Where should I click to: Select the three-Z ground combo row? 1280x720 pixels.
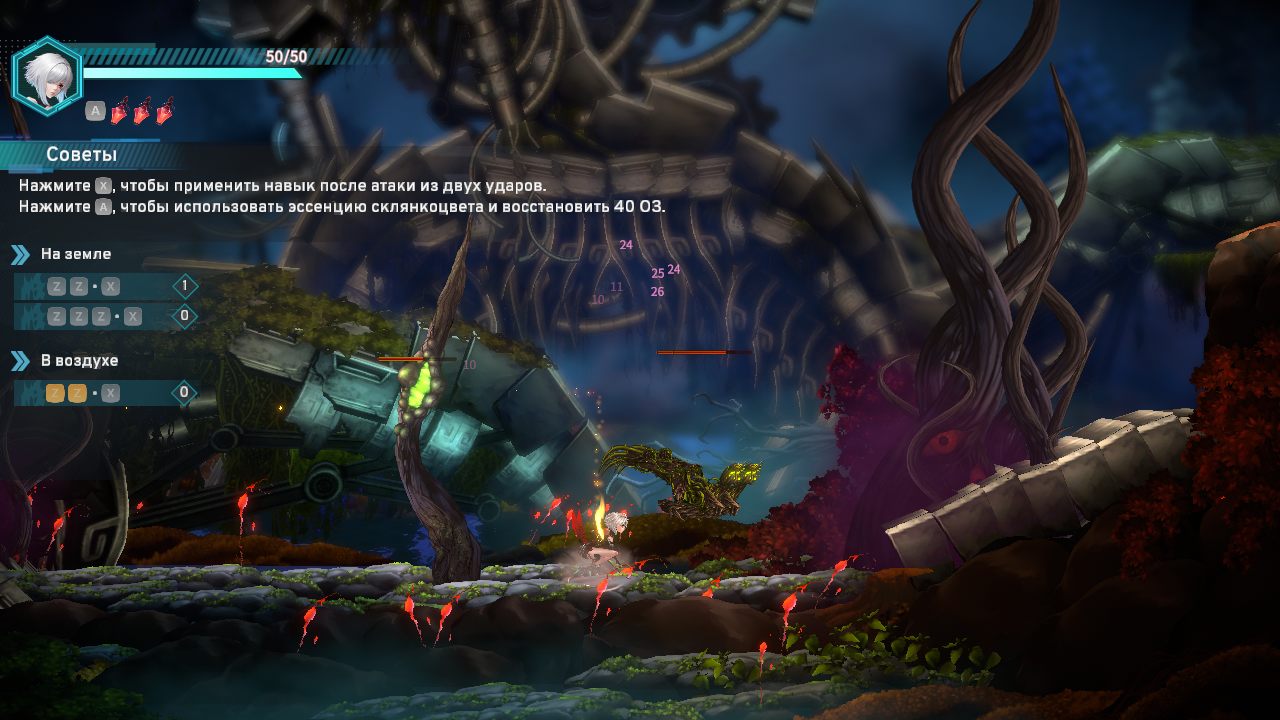coord(105,317)
